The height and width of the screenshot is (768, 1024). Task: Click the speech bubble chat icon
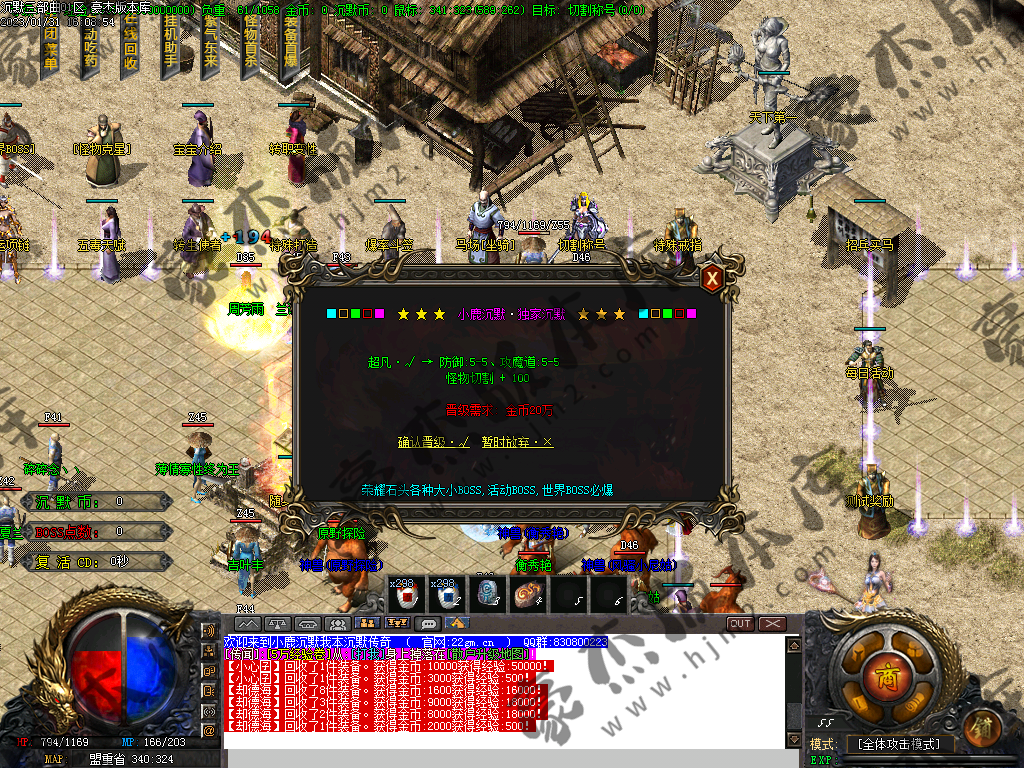tap(429, 624)
